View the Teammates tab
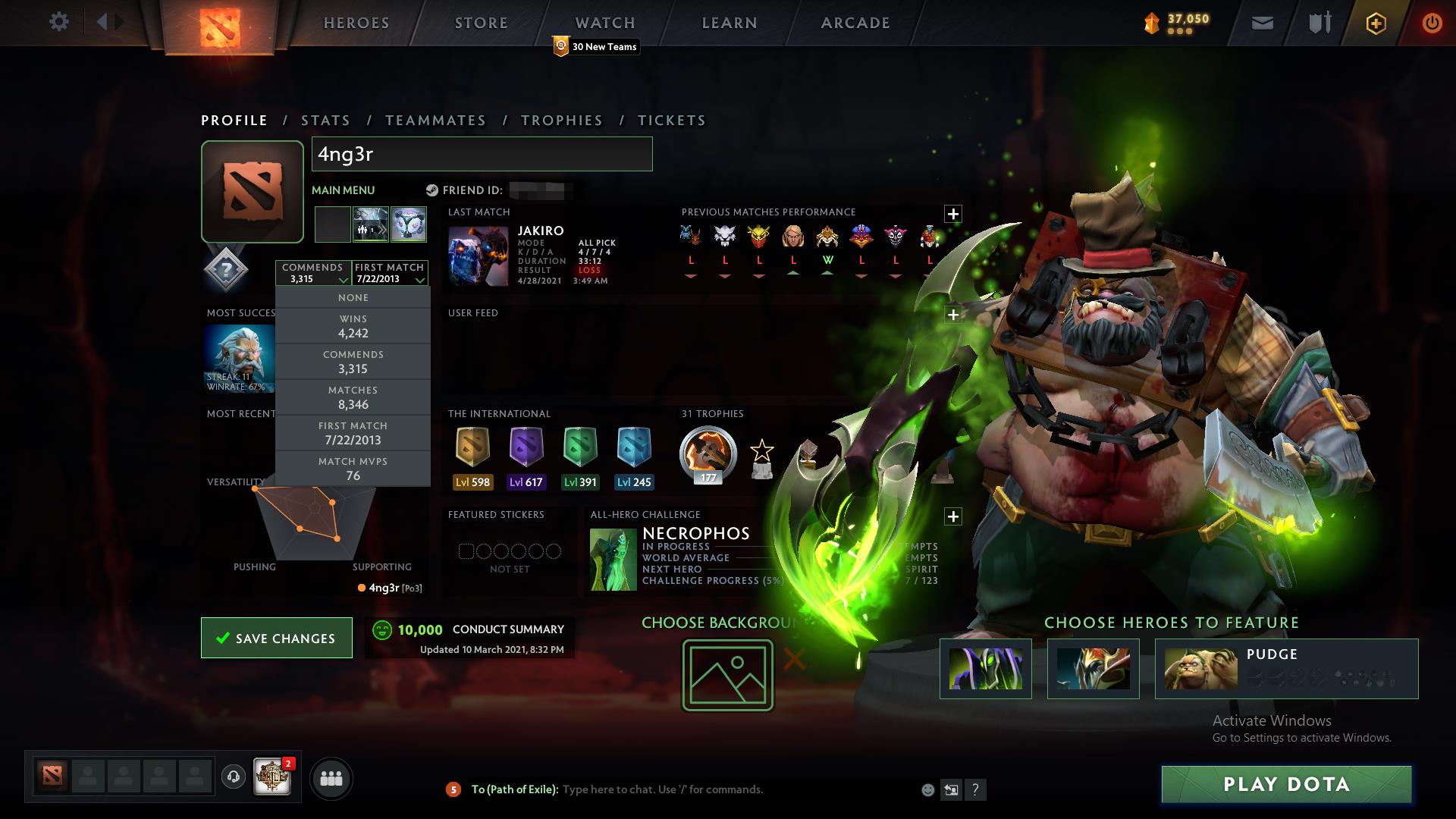Image resolution: width=1456 pixels, height=819 pixels. click(x=435, y=121)
